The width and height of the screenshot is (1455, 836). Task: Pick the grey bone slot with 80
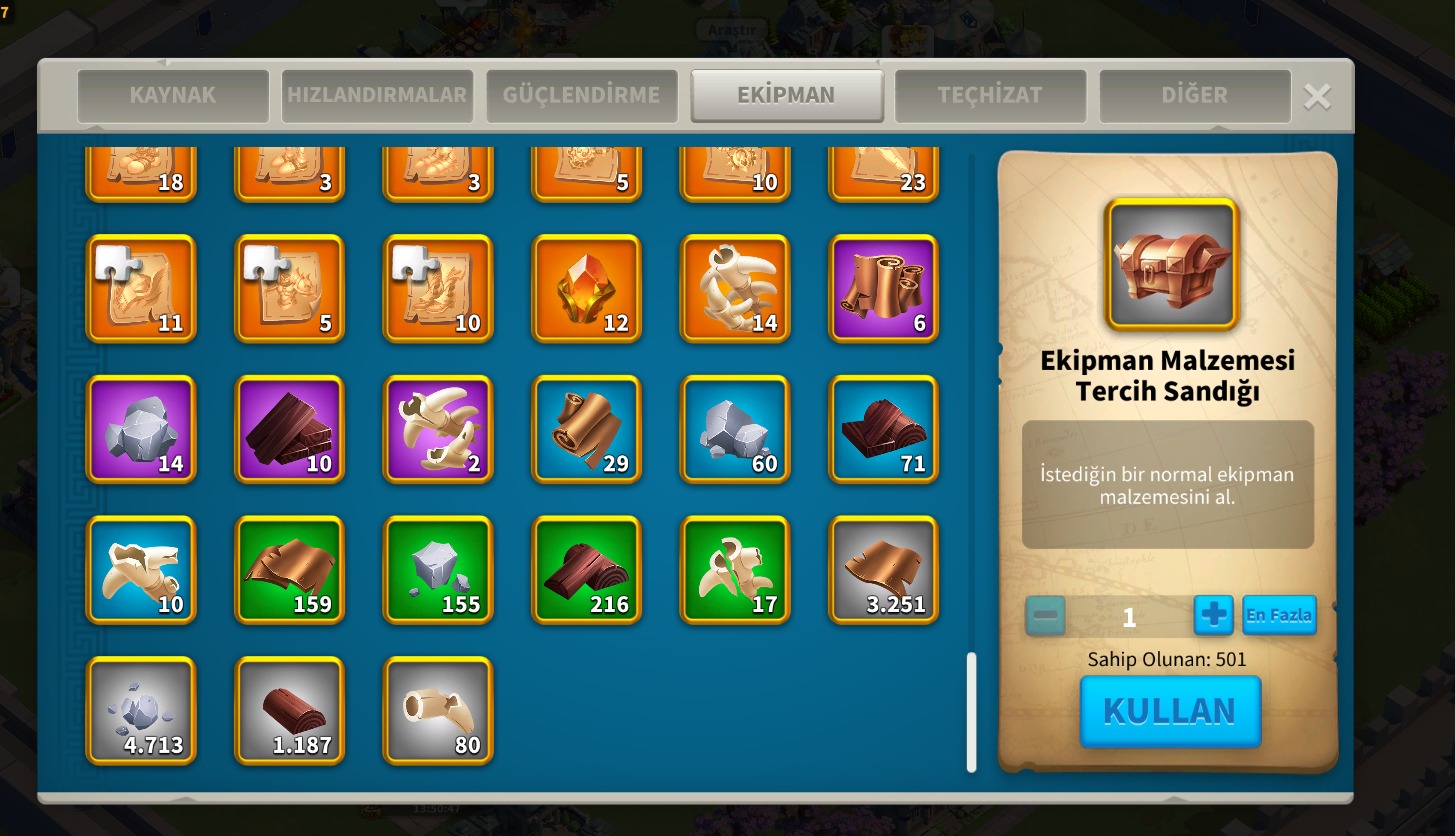[x=438, y=711]
